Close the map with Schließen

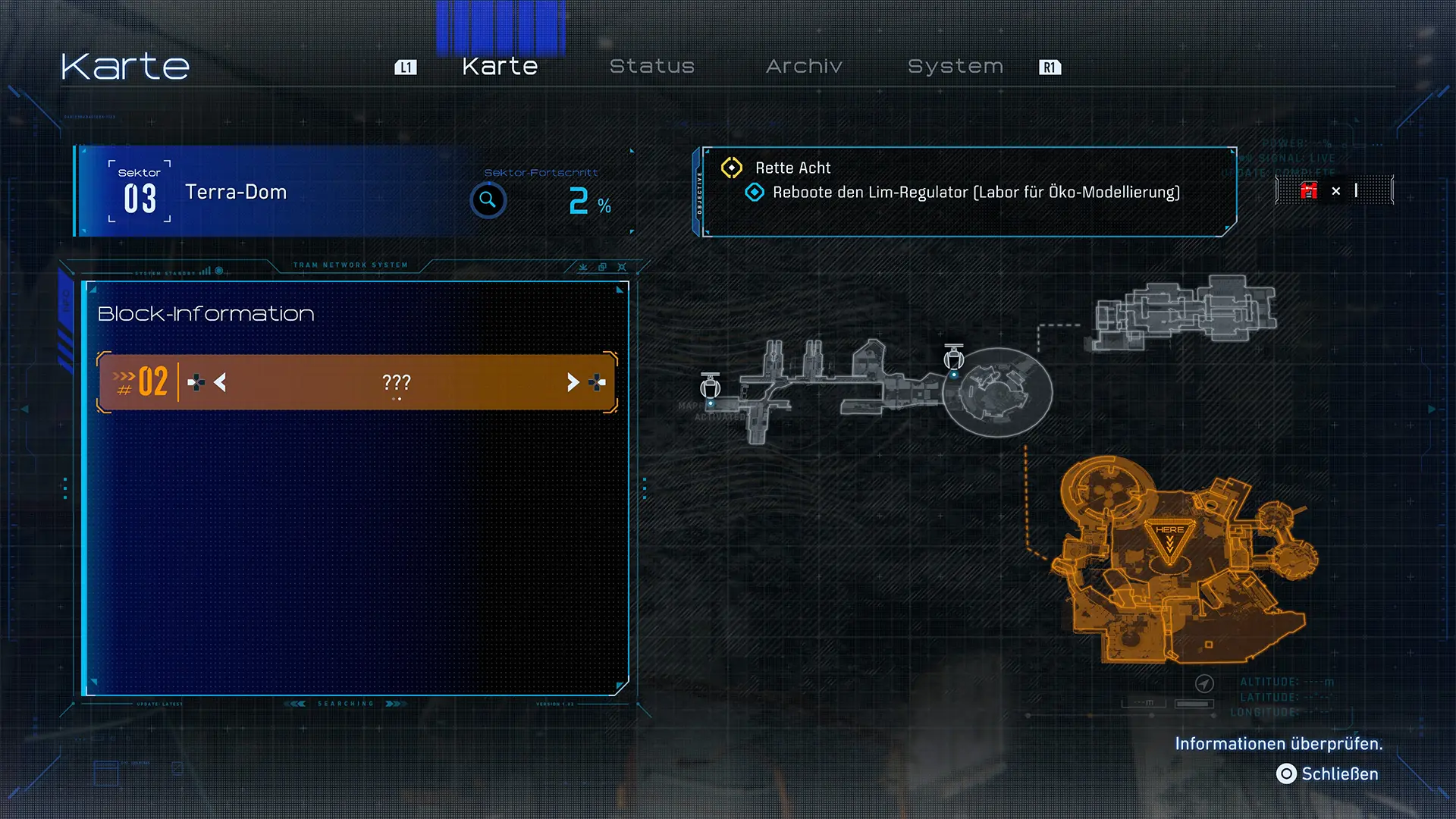pyautogui.click(x=1329, y=773)
